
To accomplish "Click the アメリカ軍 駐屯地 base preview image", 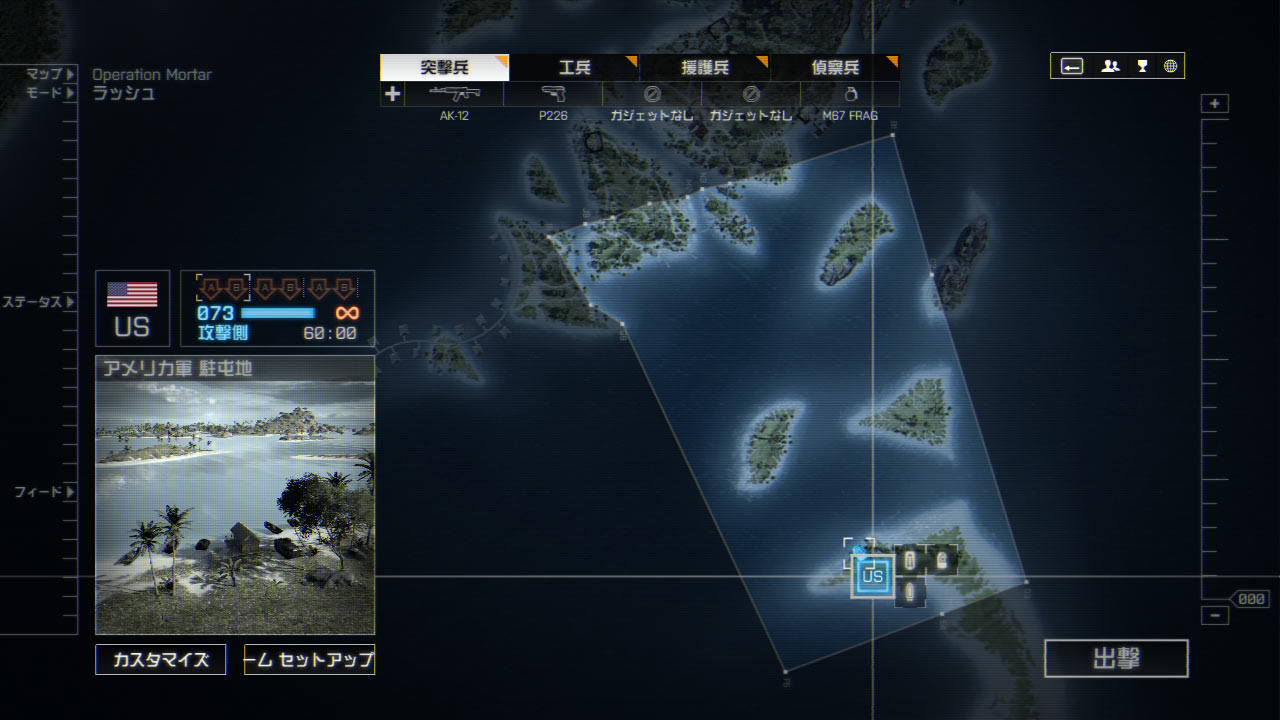I will point(235,505).
